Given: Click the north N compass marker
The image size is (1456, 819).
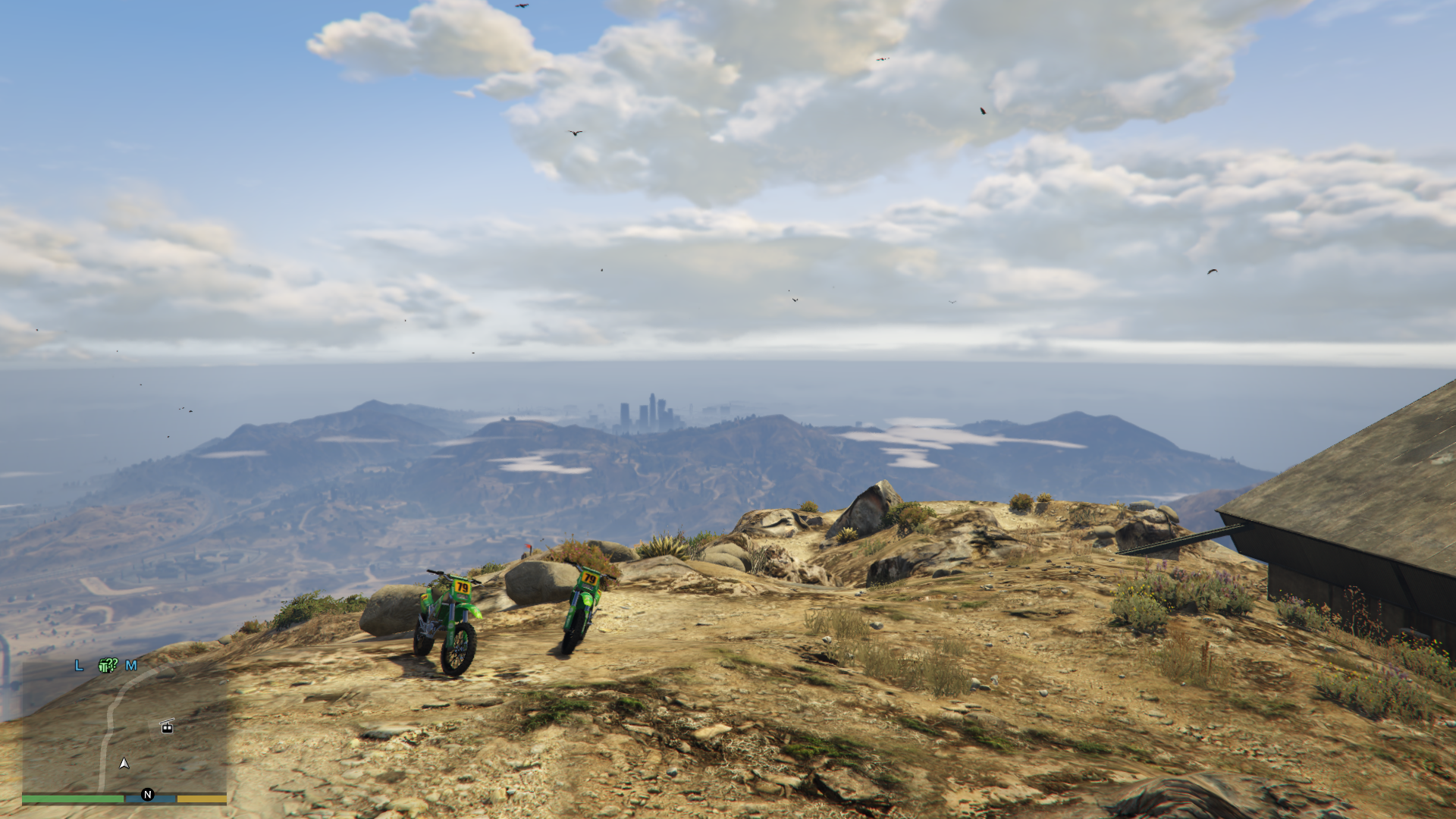Looking at the screenshot, I should pos(148,795).
